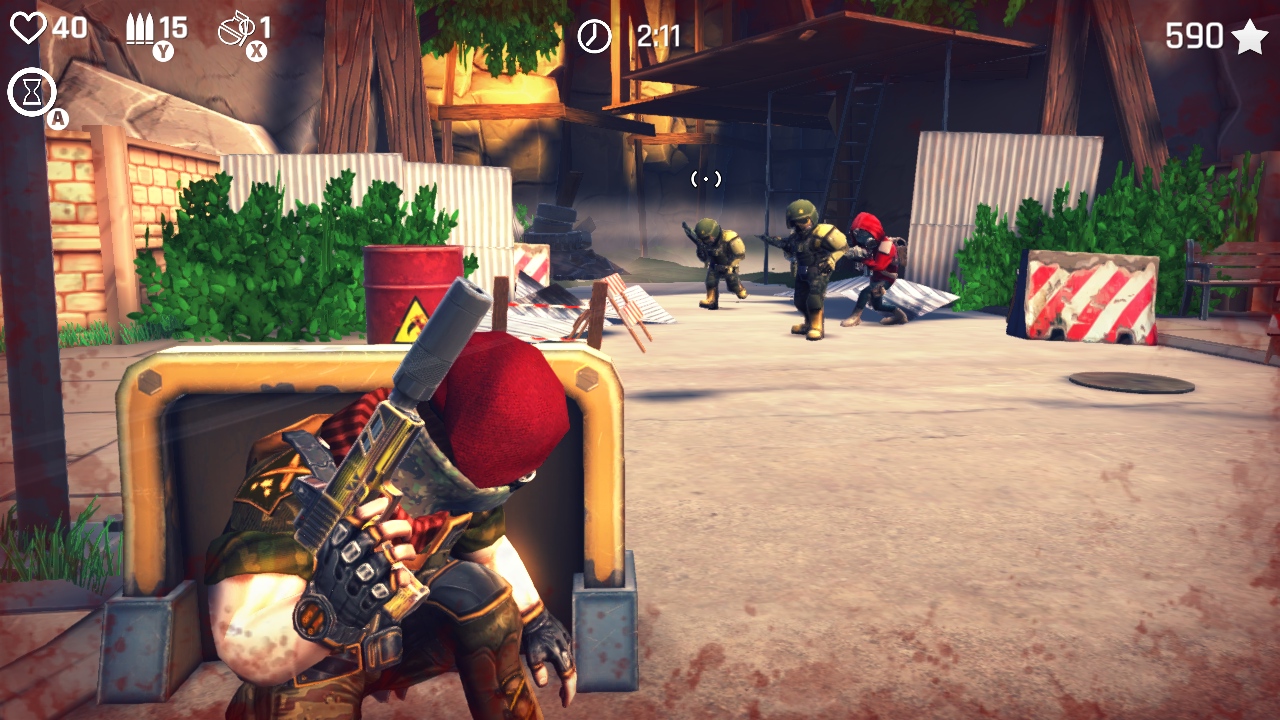
Task: Select the health counter reading 40
Action: tap(70, 30)
